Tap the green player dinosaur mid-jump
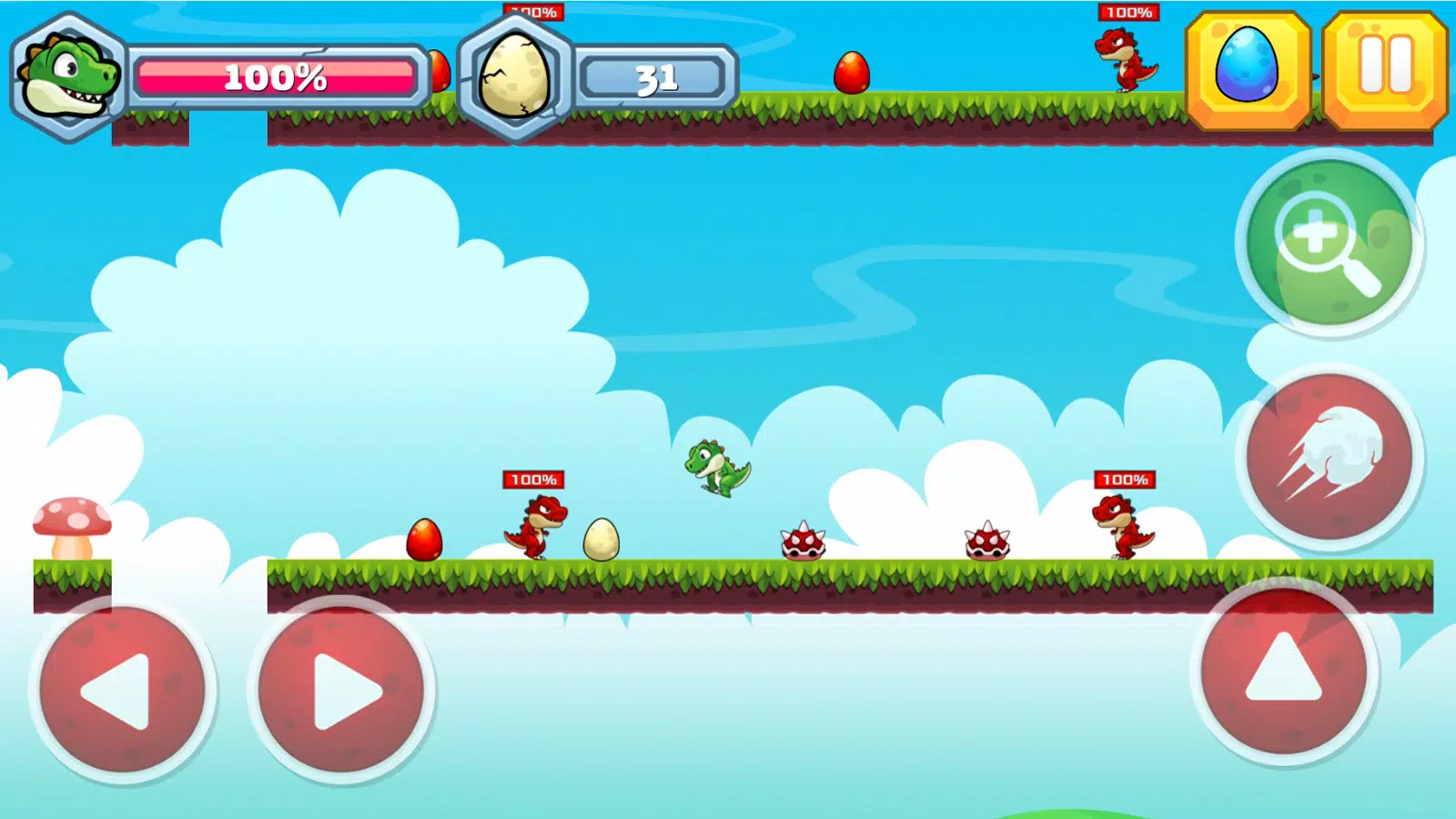The height and width of the screenshot is (819, 1456). pyautogui.click(x=714, y=466)
